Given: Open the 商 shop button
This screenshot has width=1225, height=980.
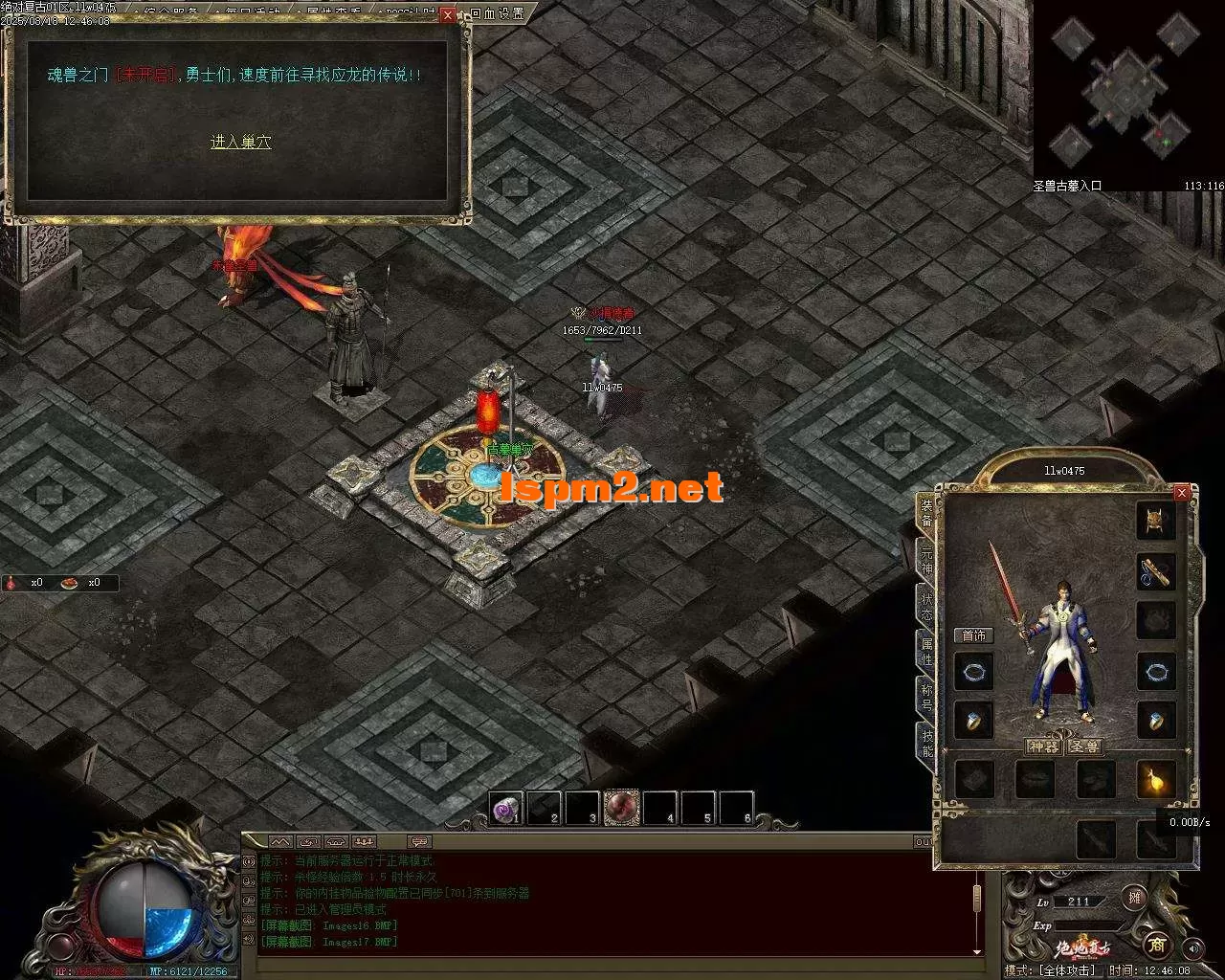Looking at the screenshot, I should (1157, 945).
